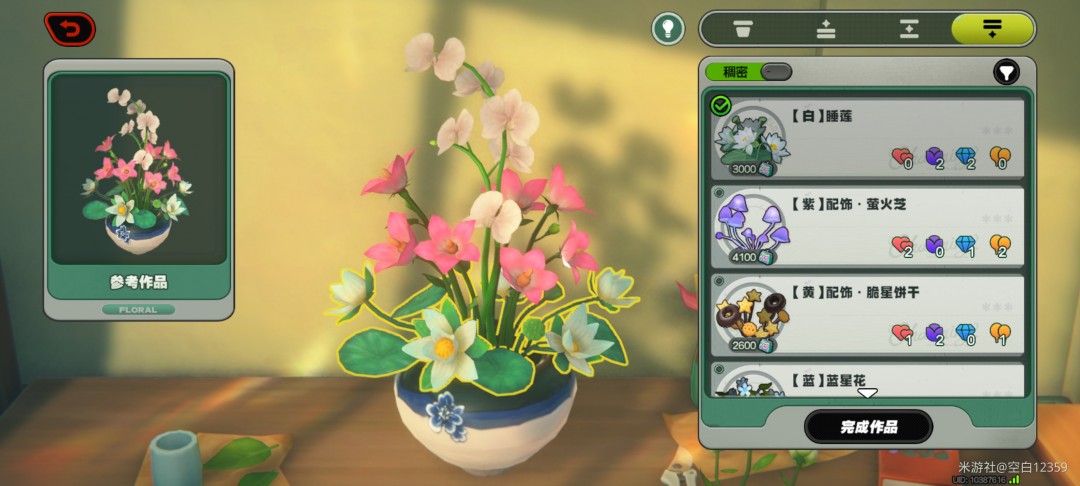Choose the 【紫】配饰·萤火芝 mushroom item
The width and height of the screenshot is (1080, 486).
tap(867, 226)
